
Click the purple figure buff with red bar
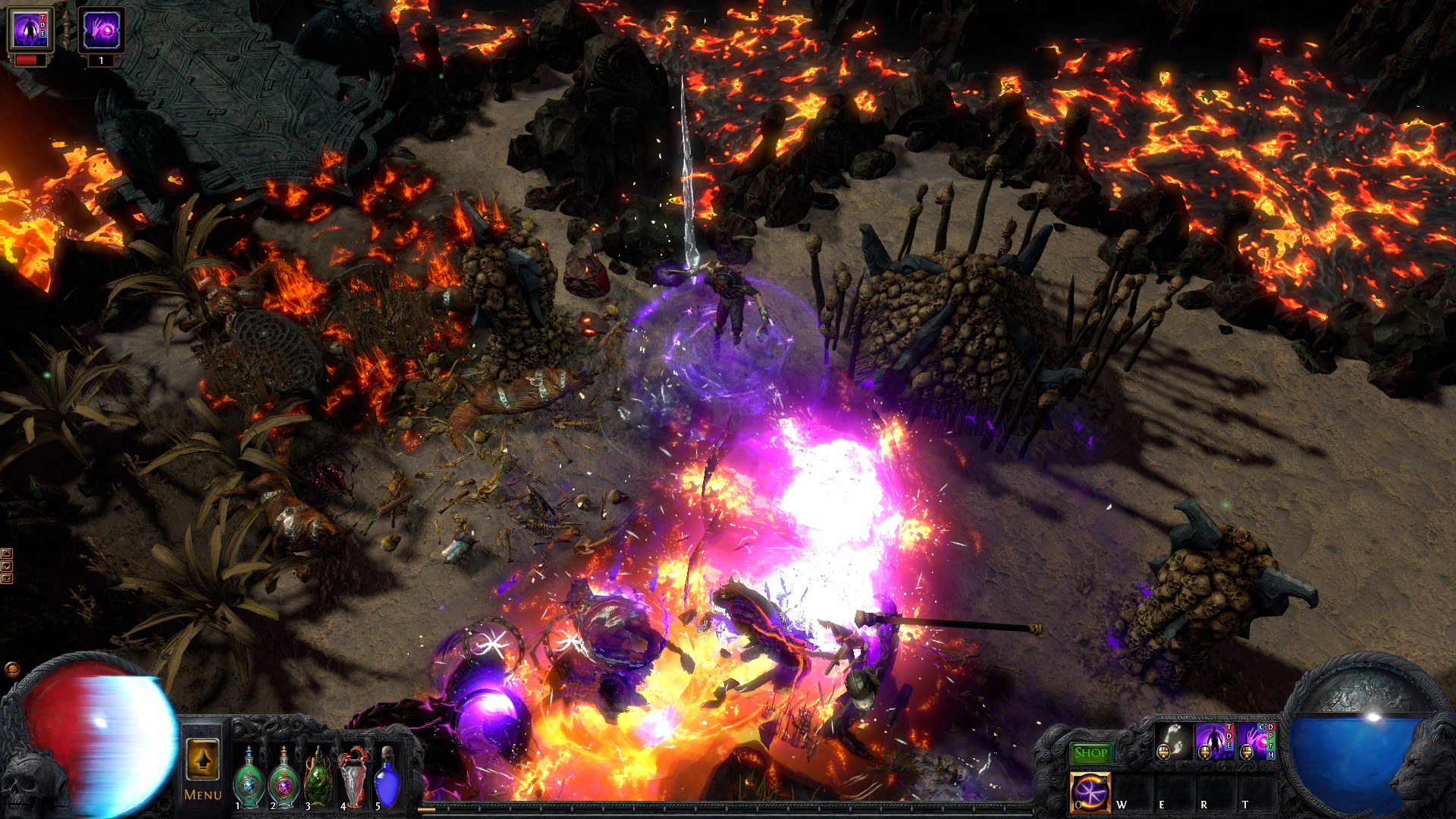point(31,31)
